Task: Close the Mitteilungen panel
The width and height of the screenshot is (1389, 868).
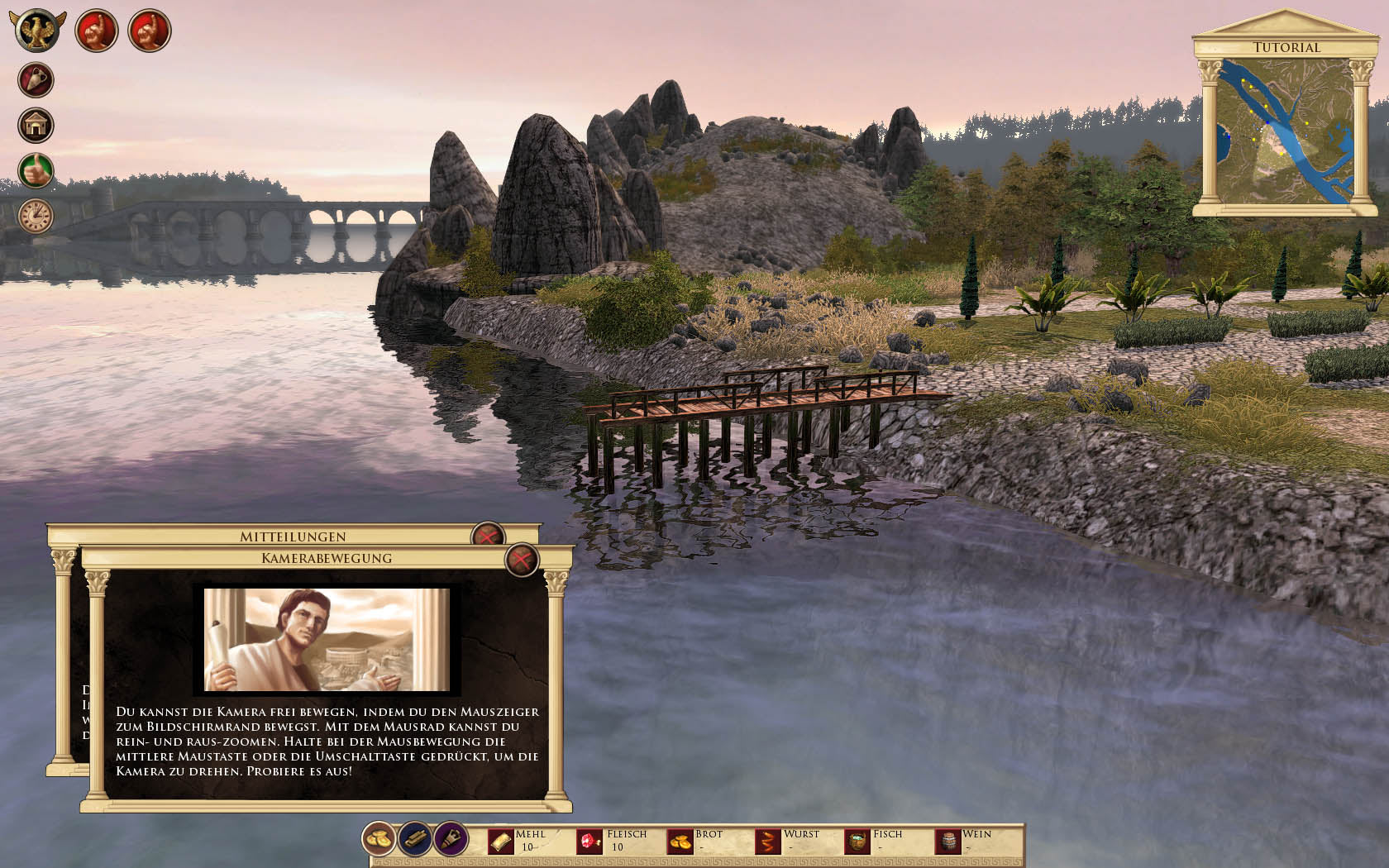Action: pos(487,537)
